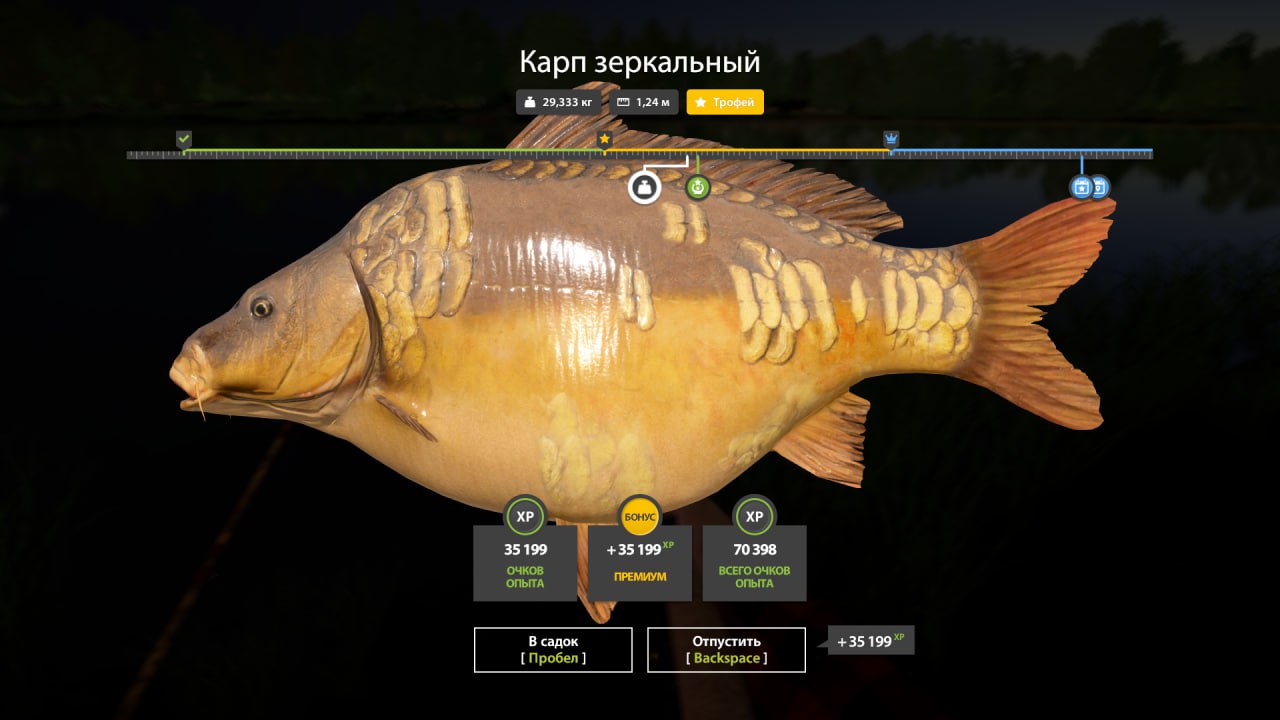The height and width of the screenshot is (720, 1280).
Task: Click the green checkmark marker on the scale
Action: pos(184,139)
